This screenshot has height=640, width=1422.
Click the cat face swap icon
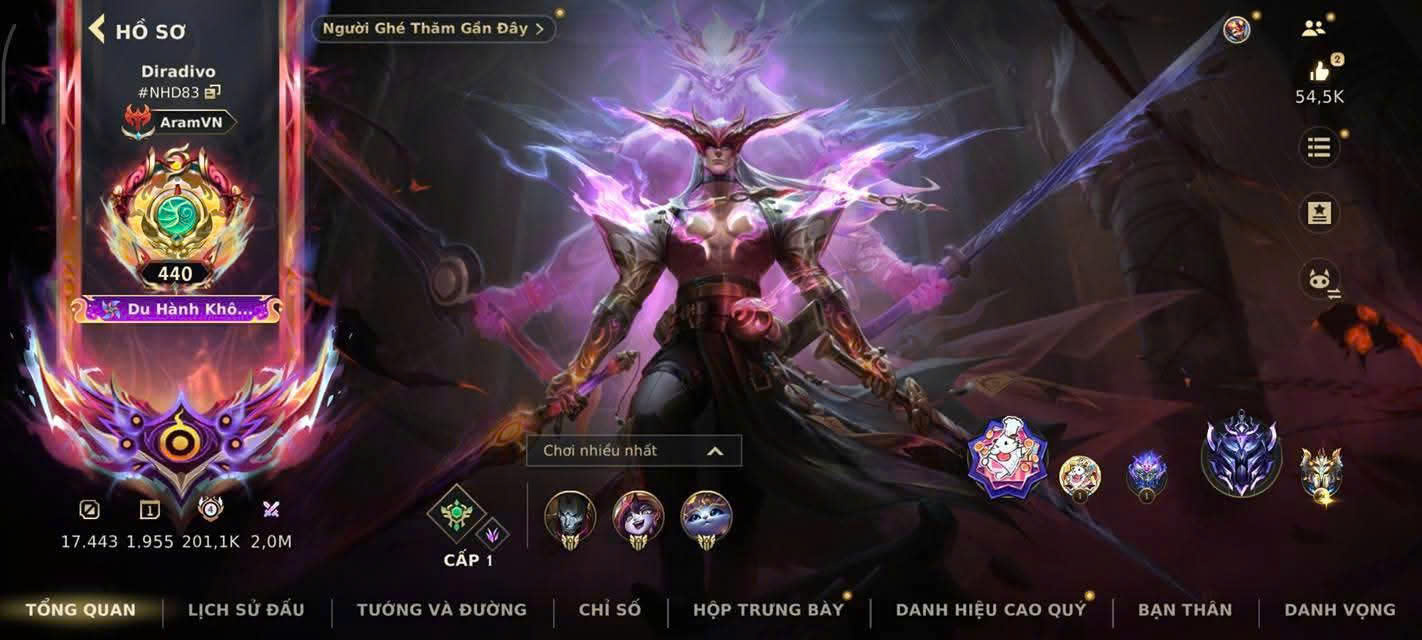(x=1319, y=280)
